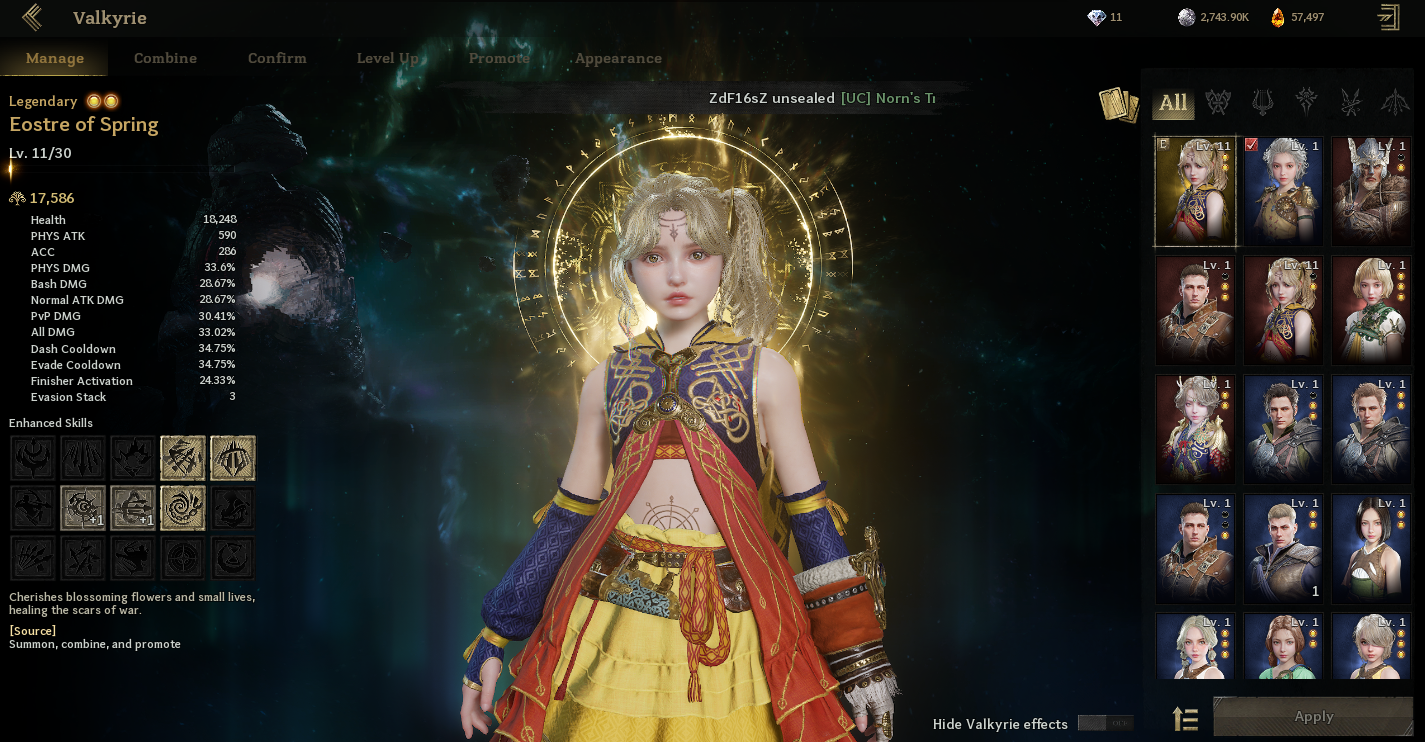Image resolution: width=1425 pixels, height=742 pixels.
Task: Select the black bob-haired valkyrie portrait
Action: (1371, 548)
